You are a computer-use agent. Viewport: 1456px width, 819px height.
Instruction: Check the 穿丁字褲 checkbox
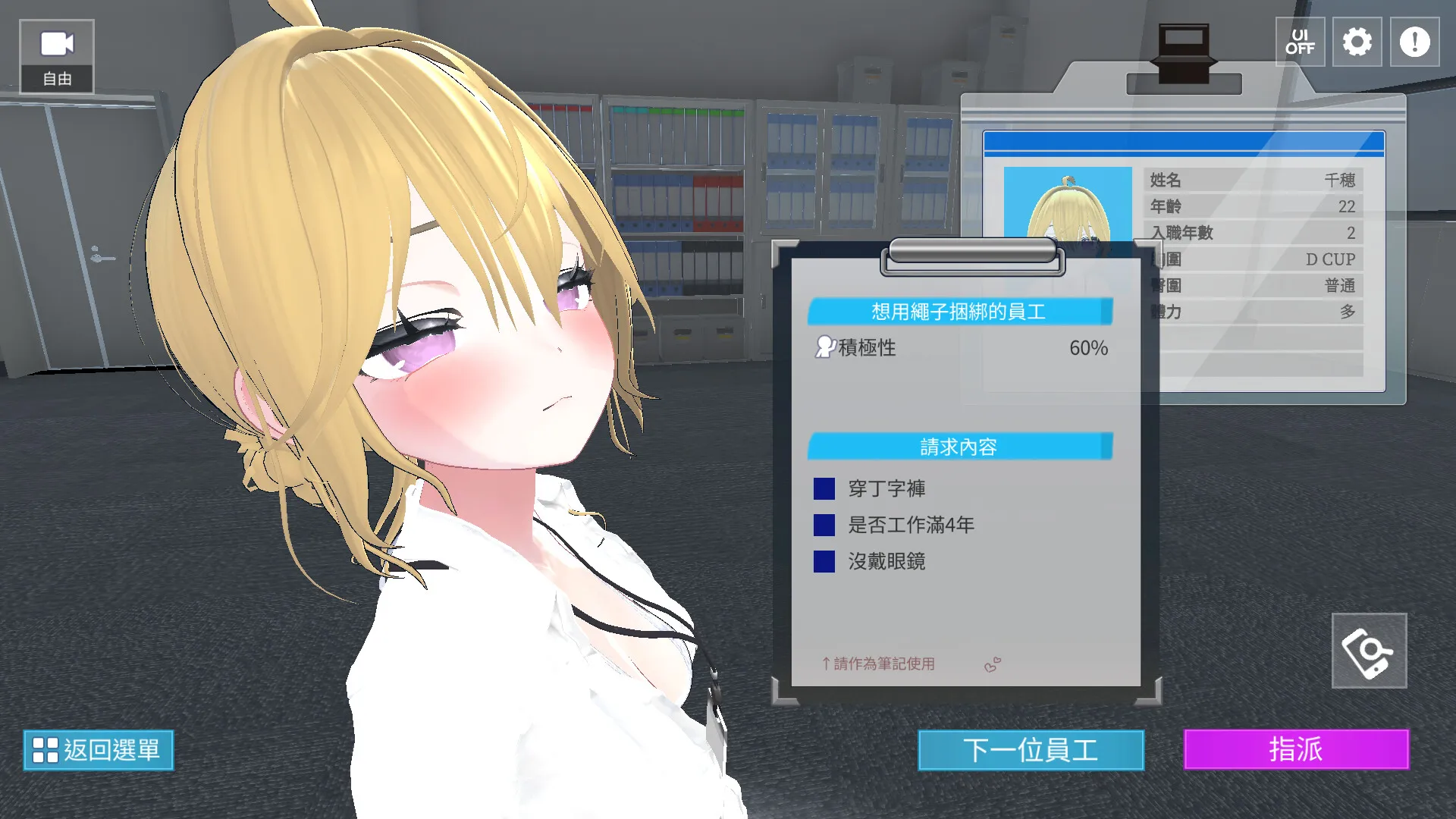(x=824, y=490)
